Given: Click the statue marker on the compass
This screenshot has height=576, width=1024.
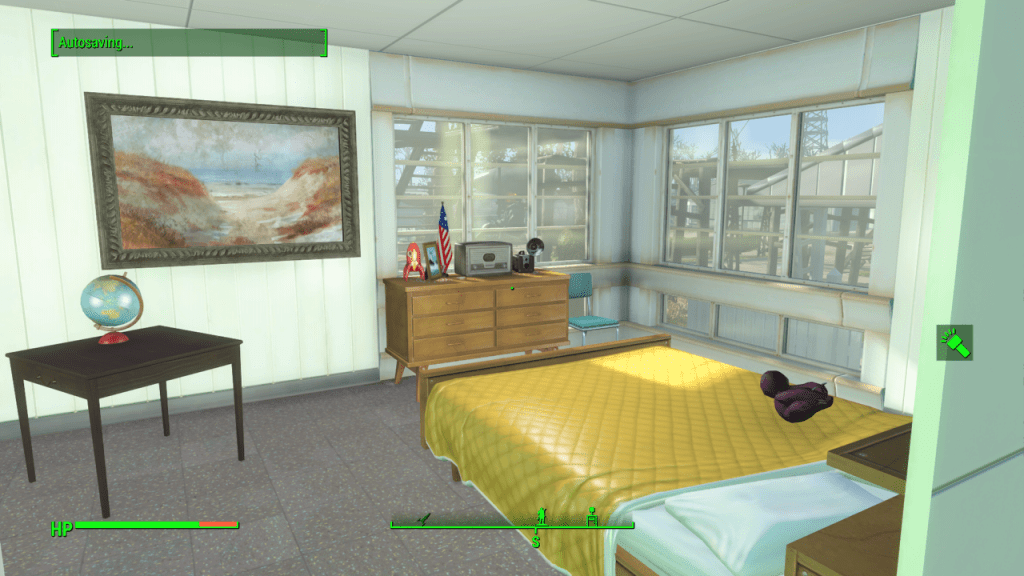Looking at the screenshot, I should (x=543, y=515).
